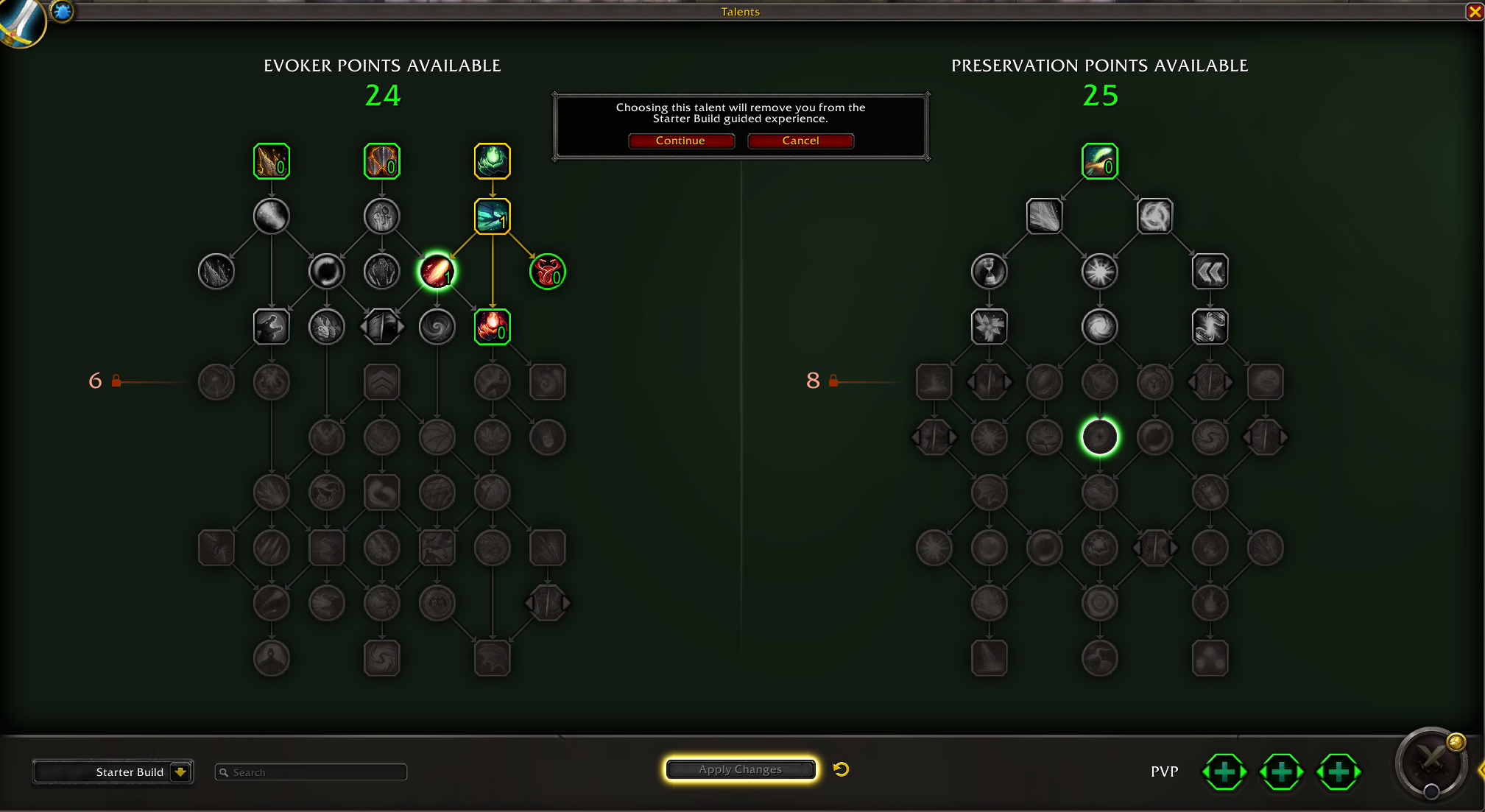Open the Starter Build loadout dropdown
1485x812 pixels.
[x=113, y=772]
